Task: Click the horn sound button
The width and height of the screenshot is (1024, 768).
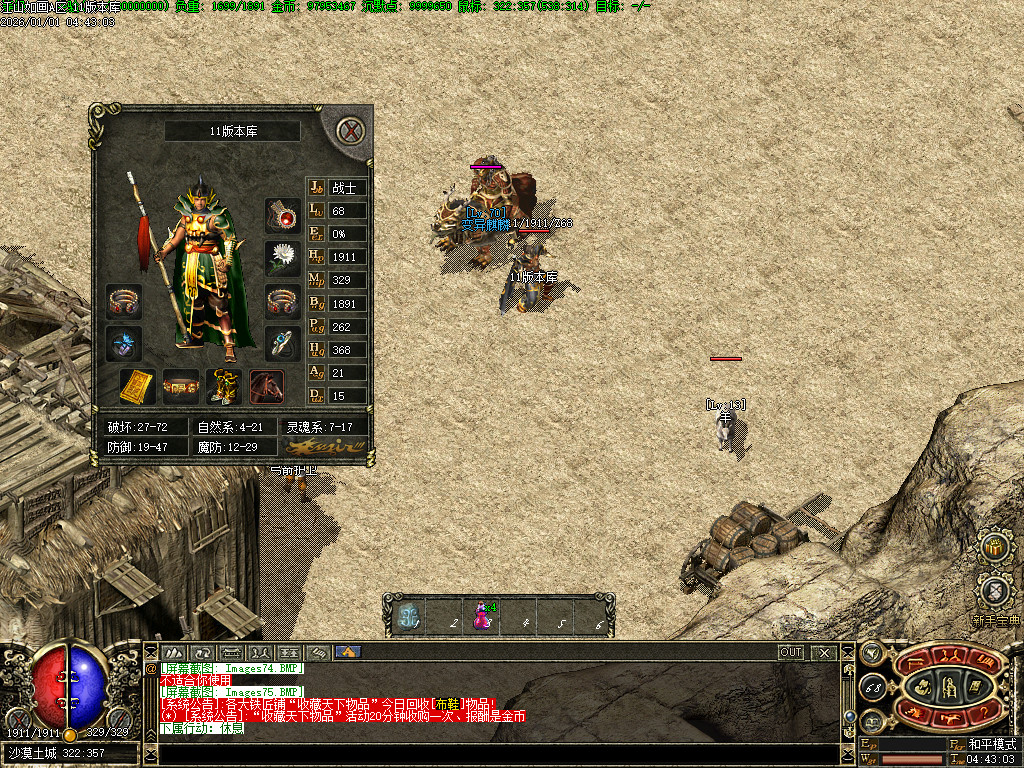Action: 870,653
